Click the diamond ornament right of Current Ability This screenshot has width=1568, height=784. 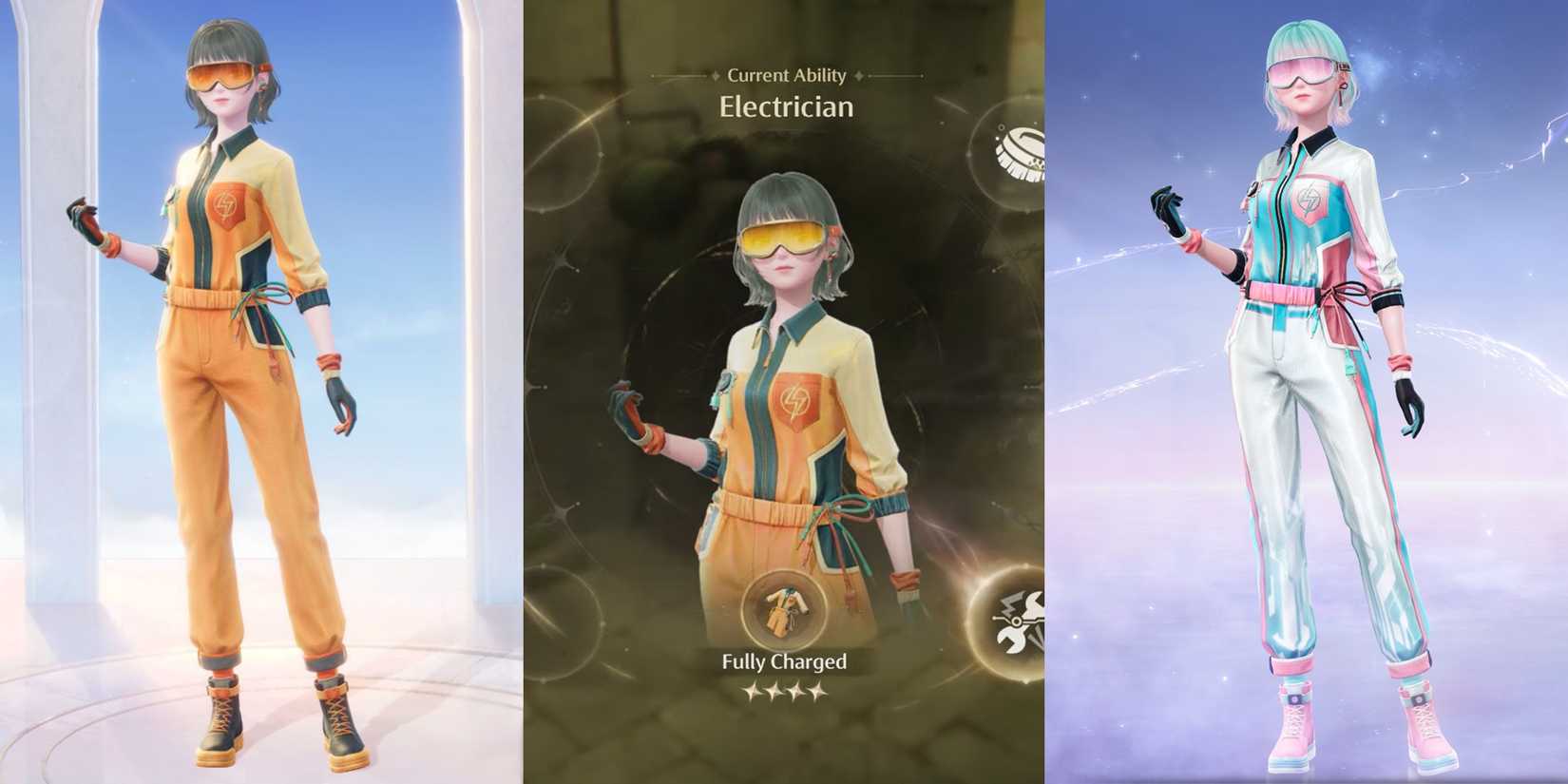[x=858, y=76]
